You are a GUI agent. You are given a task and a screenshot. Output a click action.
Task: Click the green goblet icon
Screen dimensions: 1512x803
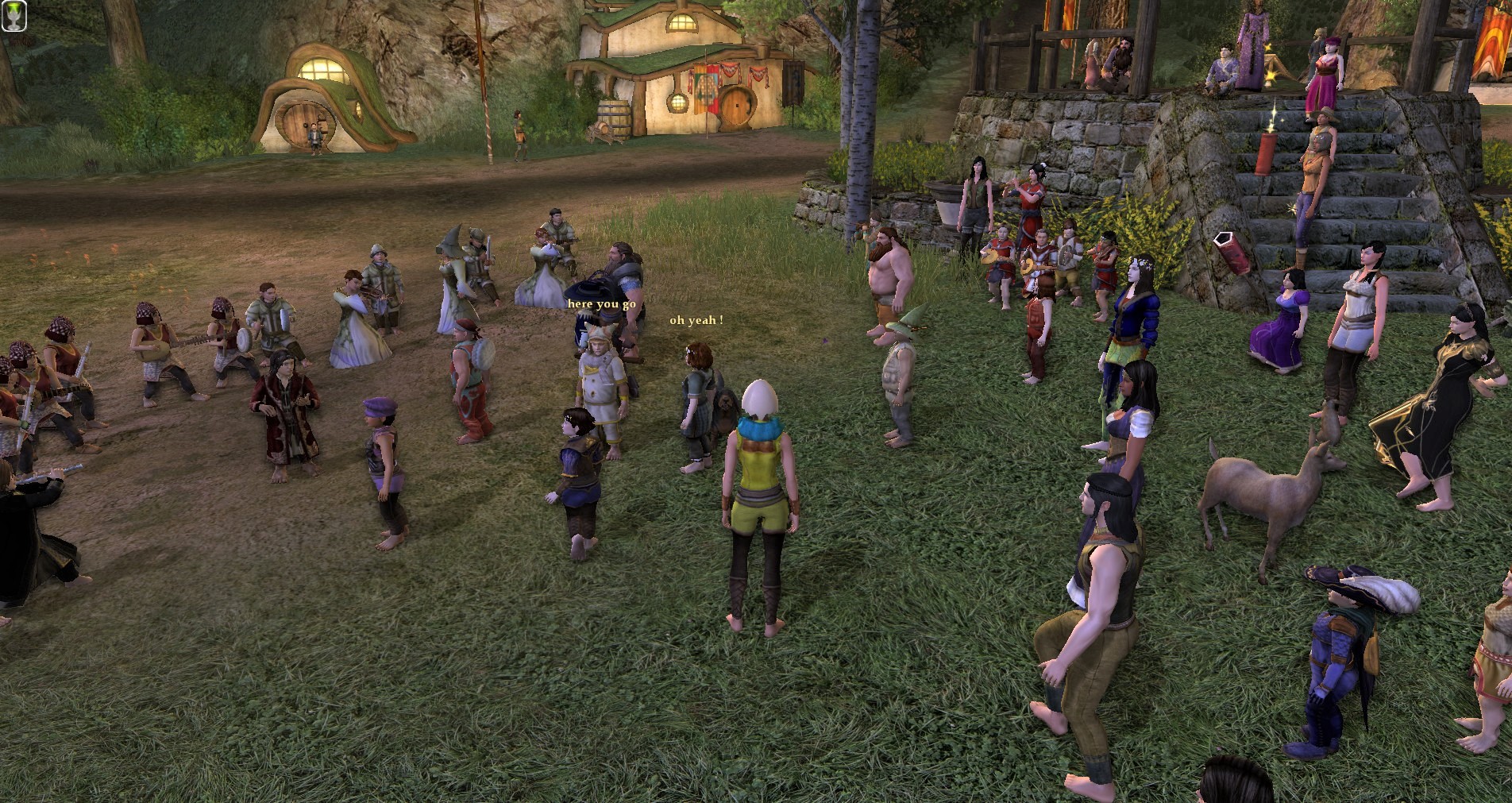click(x=13, y=15)
